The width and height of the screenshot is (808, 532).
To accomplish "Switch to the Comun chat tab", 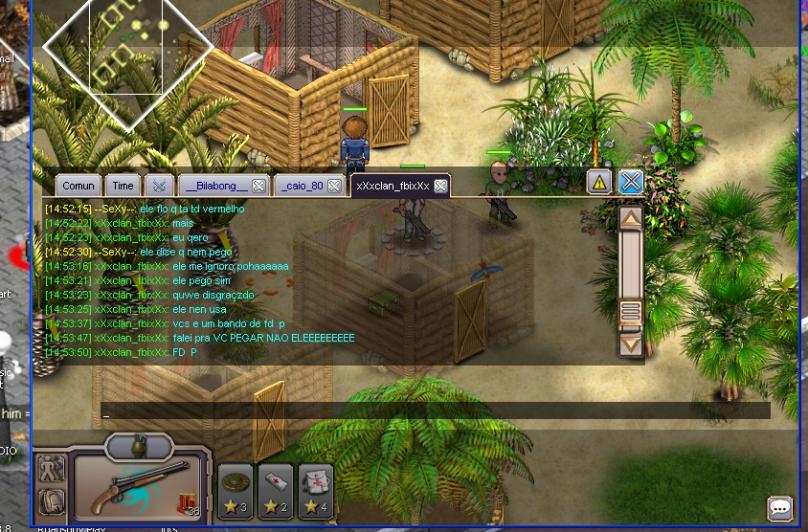I will pos(78,186).
